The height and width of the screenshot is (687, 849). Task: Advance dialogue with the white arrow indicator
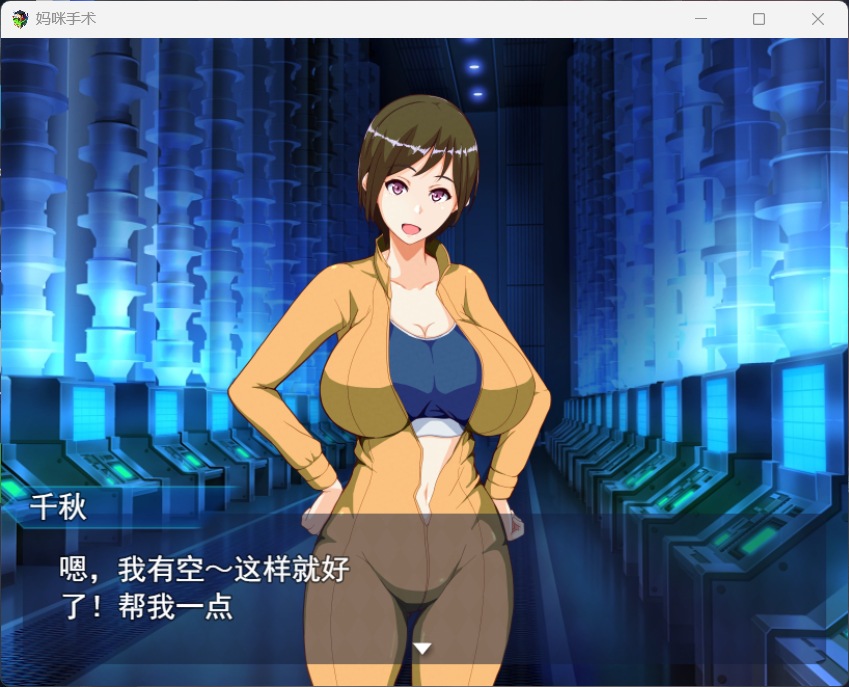[423, 648]
